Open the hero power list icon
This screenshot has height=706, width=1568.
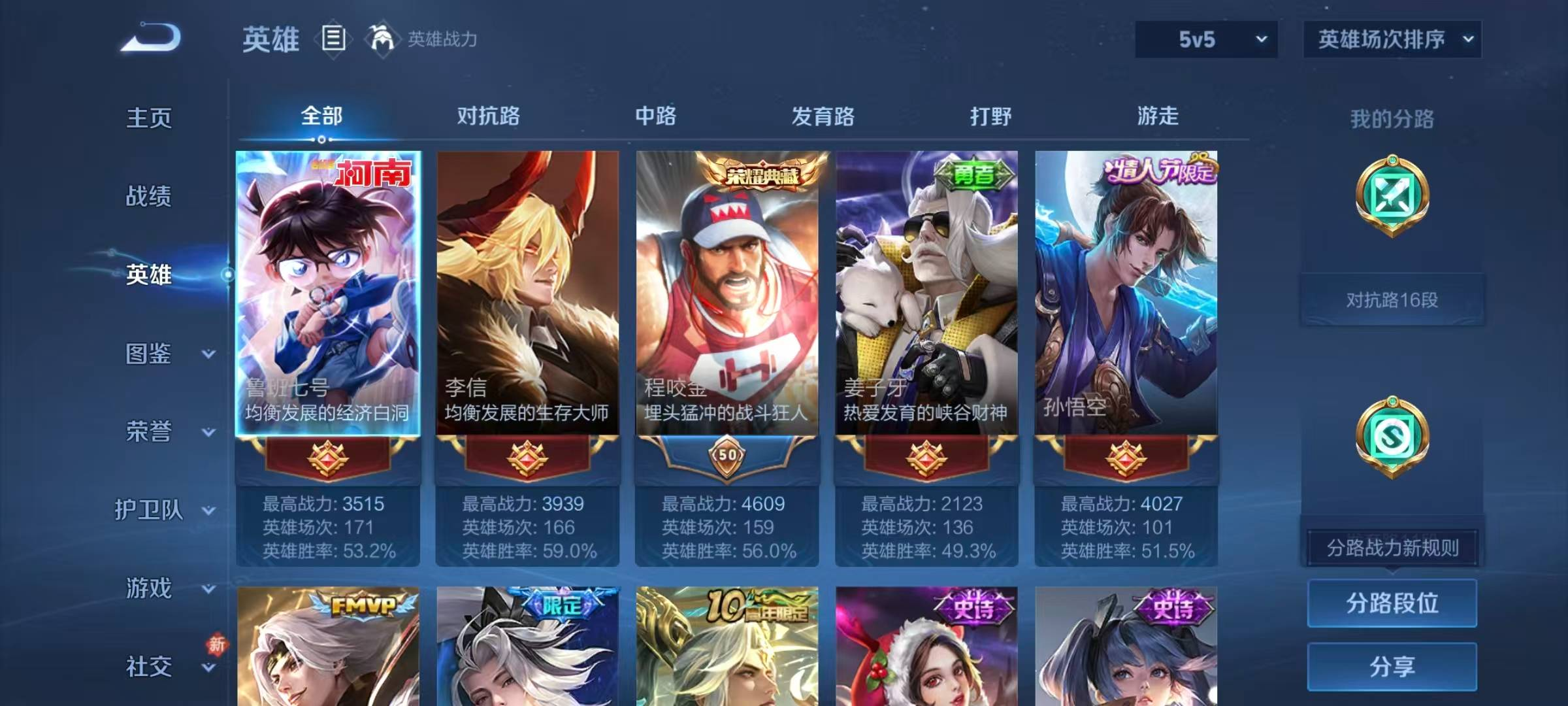point(333,39)
